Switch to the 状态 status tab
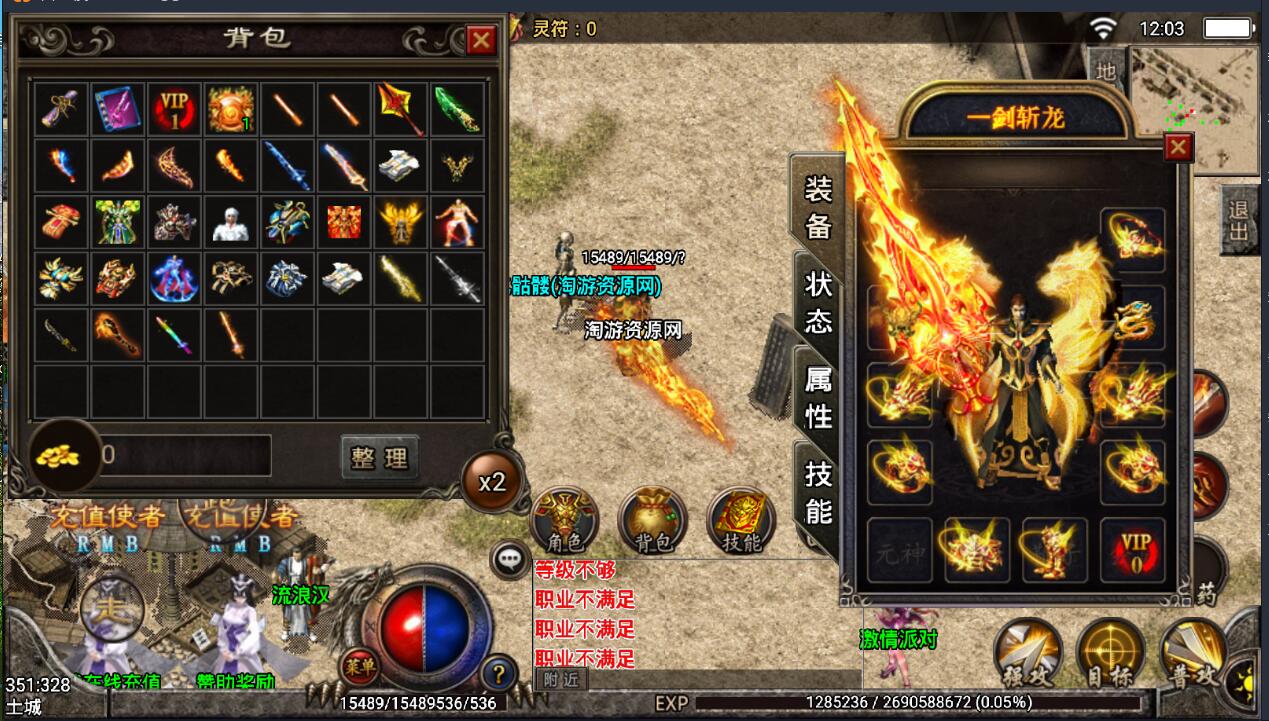This screenshot has height=721, width=1269. tap(818, 302)
